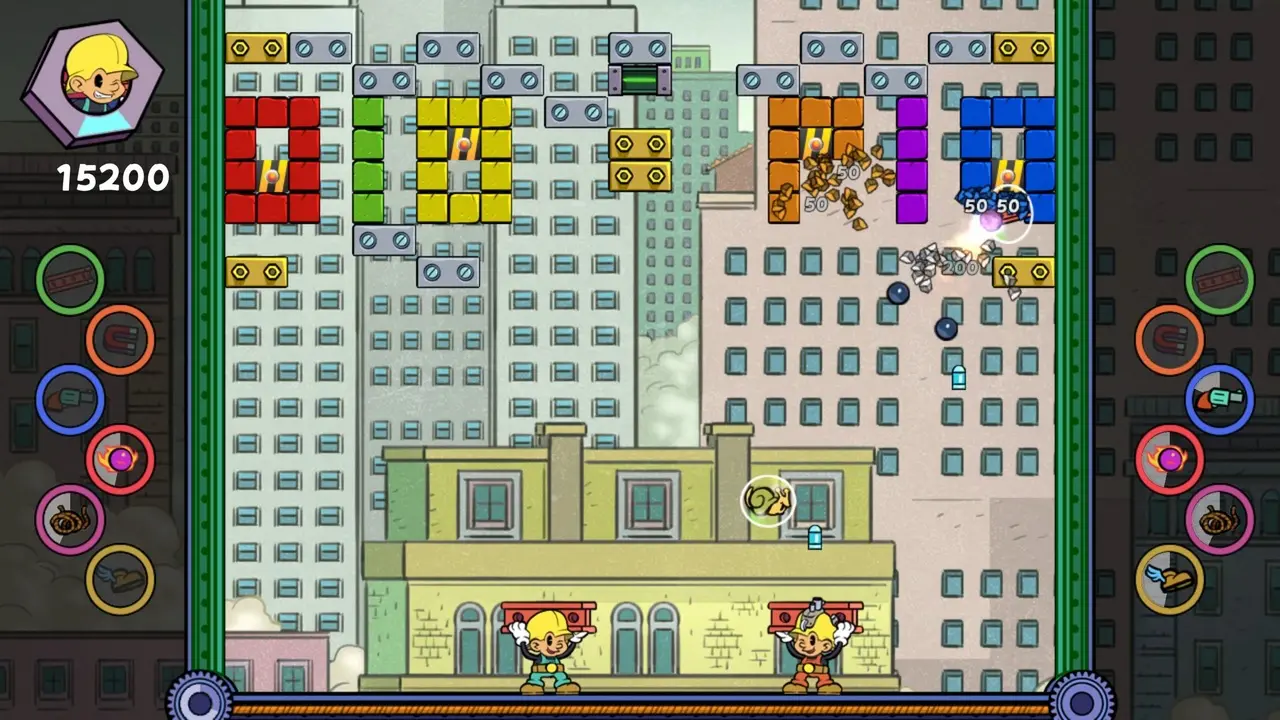Activate the orange magnet power-up on the left sidebar

pos(119,339)
